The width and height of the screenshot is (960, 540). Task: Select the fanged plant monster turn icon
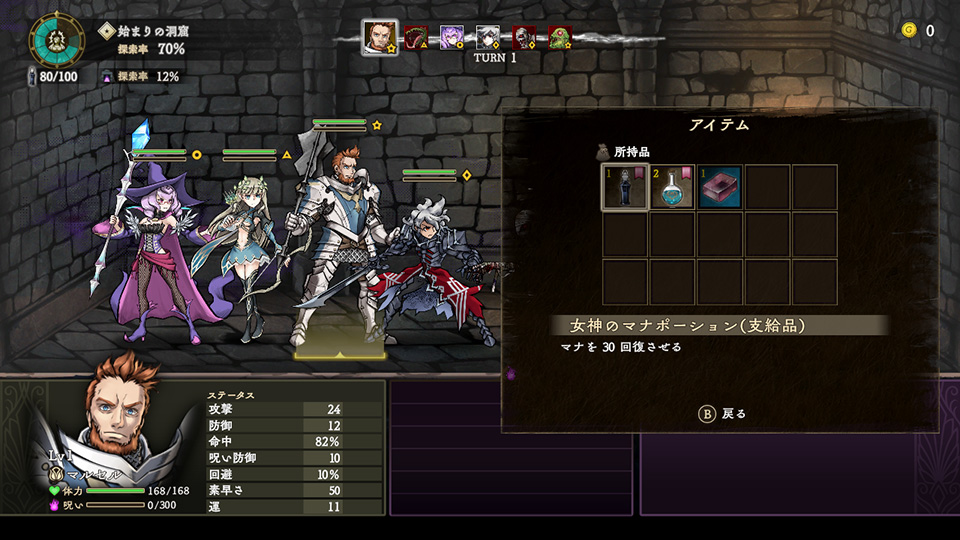click(415, 38)
